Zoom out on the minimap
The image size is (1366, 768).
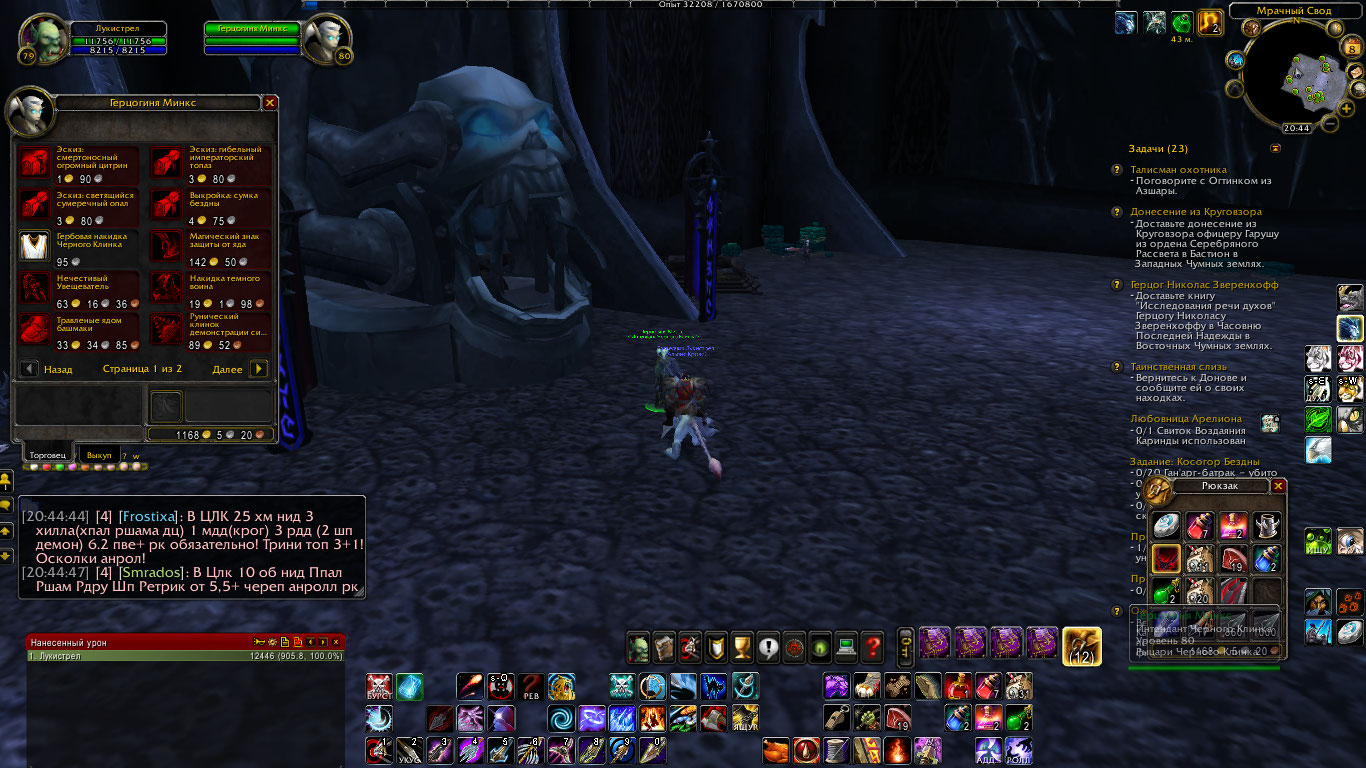1330,124
